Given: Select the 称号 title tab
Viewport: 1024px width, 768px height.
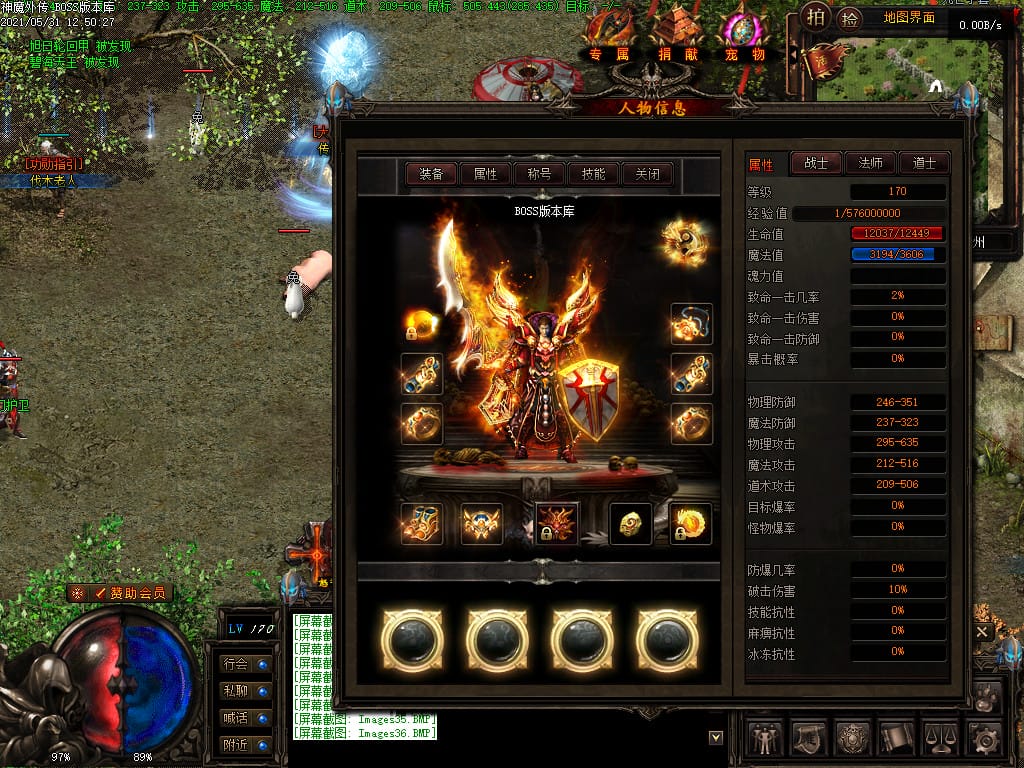Looking at the screenshot, I should (539, 174).
